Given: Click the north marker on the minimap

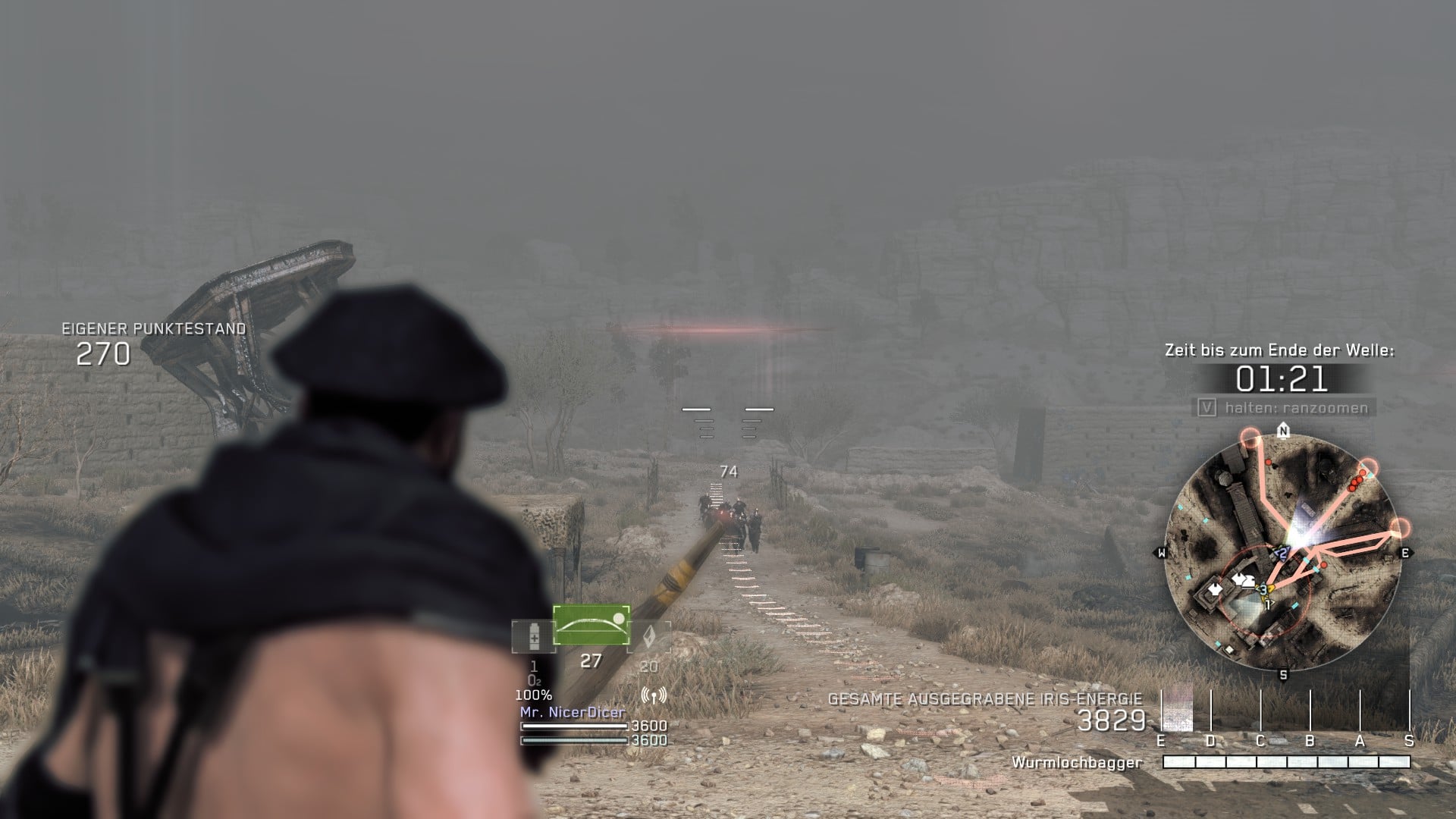Looking at the screenshot, I should tap(1283, 432).
